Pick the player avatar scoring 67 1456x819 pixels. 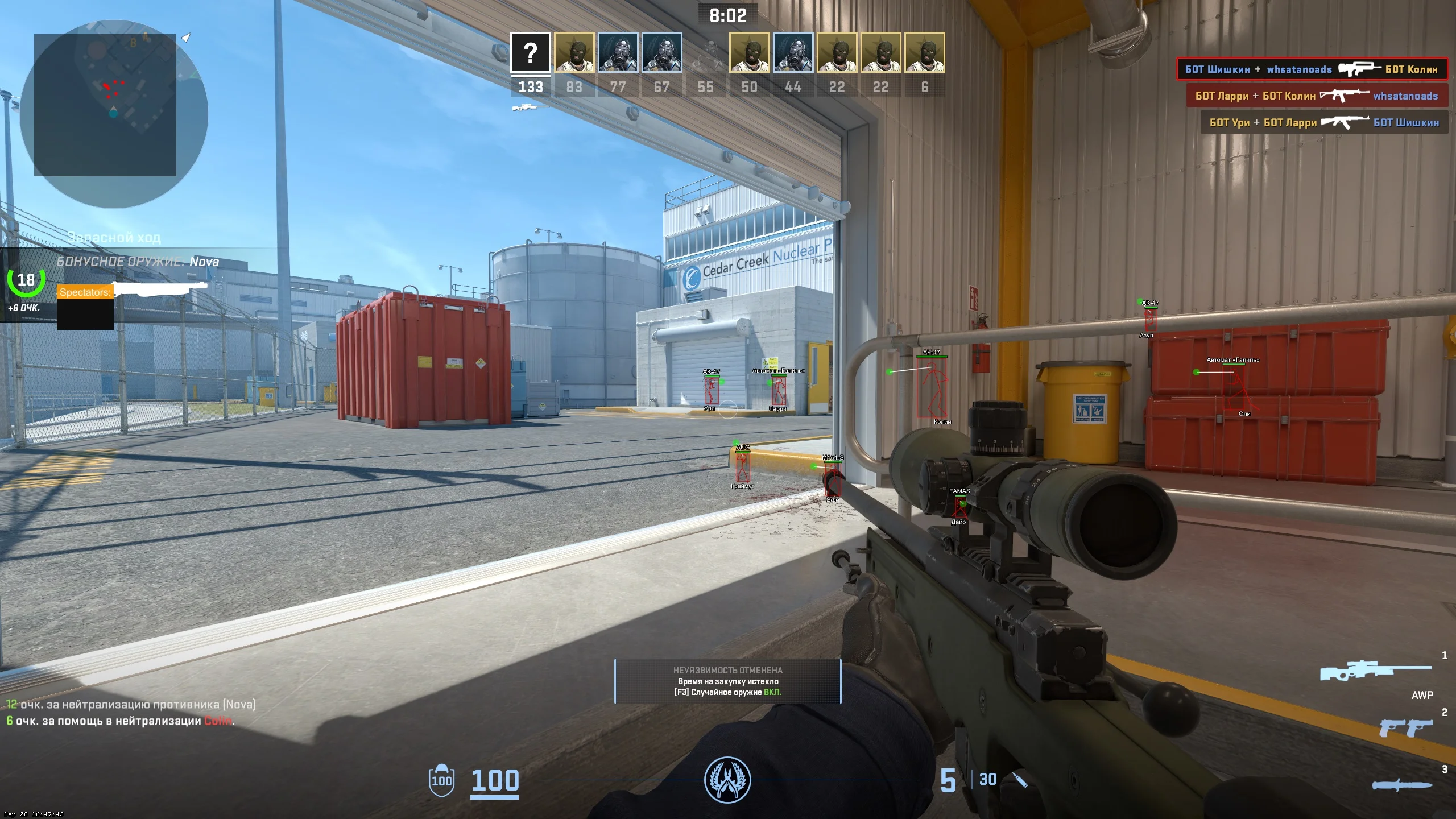(x=662, y=53)
